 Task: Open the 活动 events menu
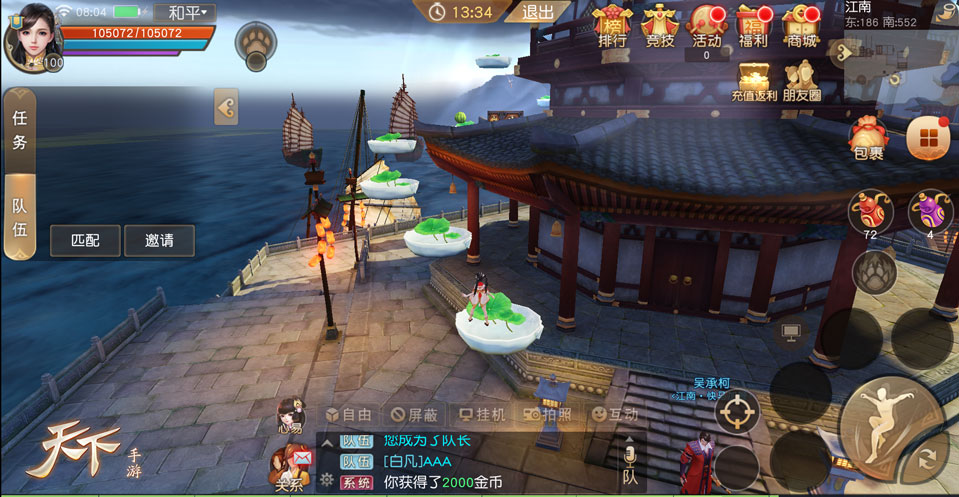706,27
